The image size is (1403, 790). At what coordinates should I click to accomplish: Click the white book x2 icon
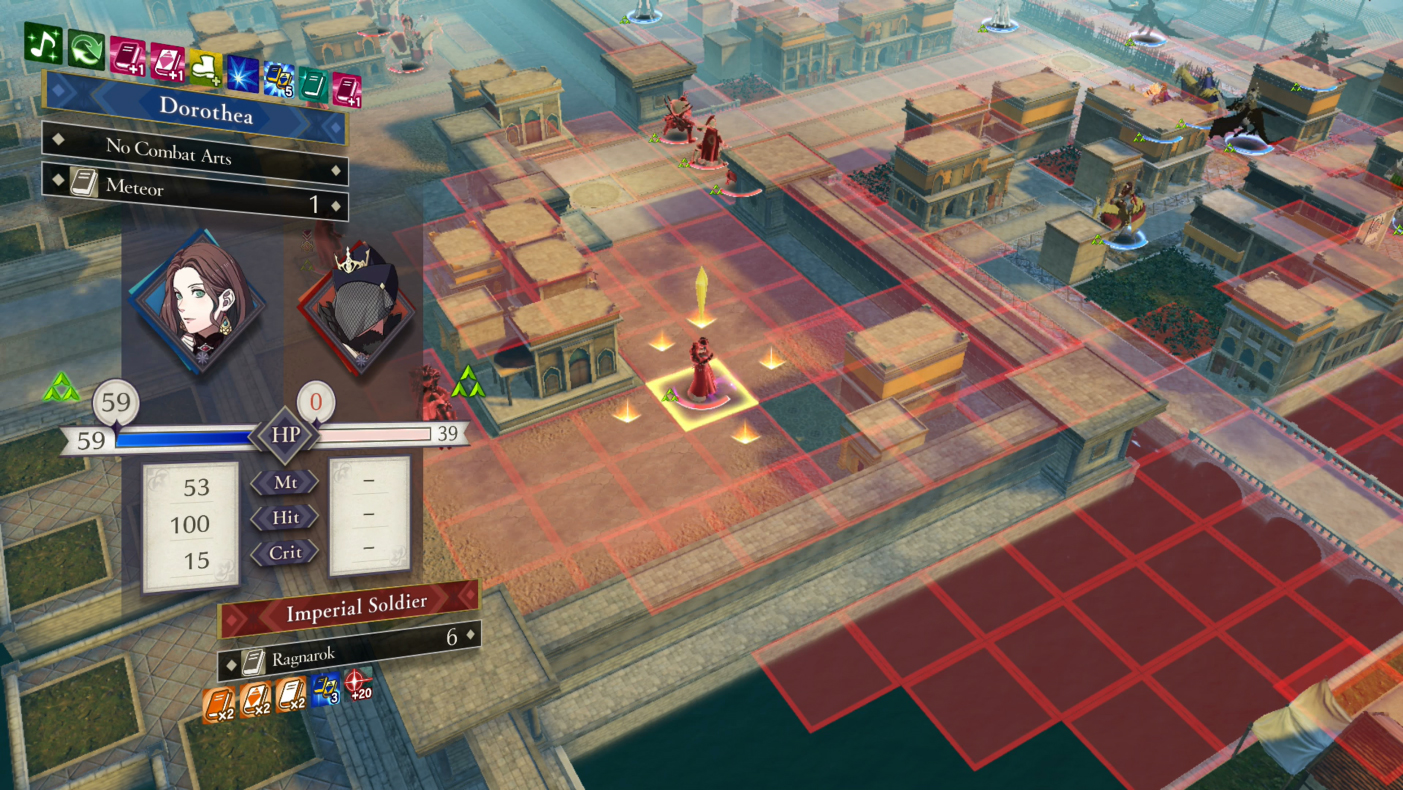(291, 693)
